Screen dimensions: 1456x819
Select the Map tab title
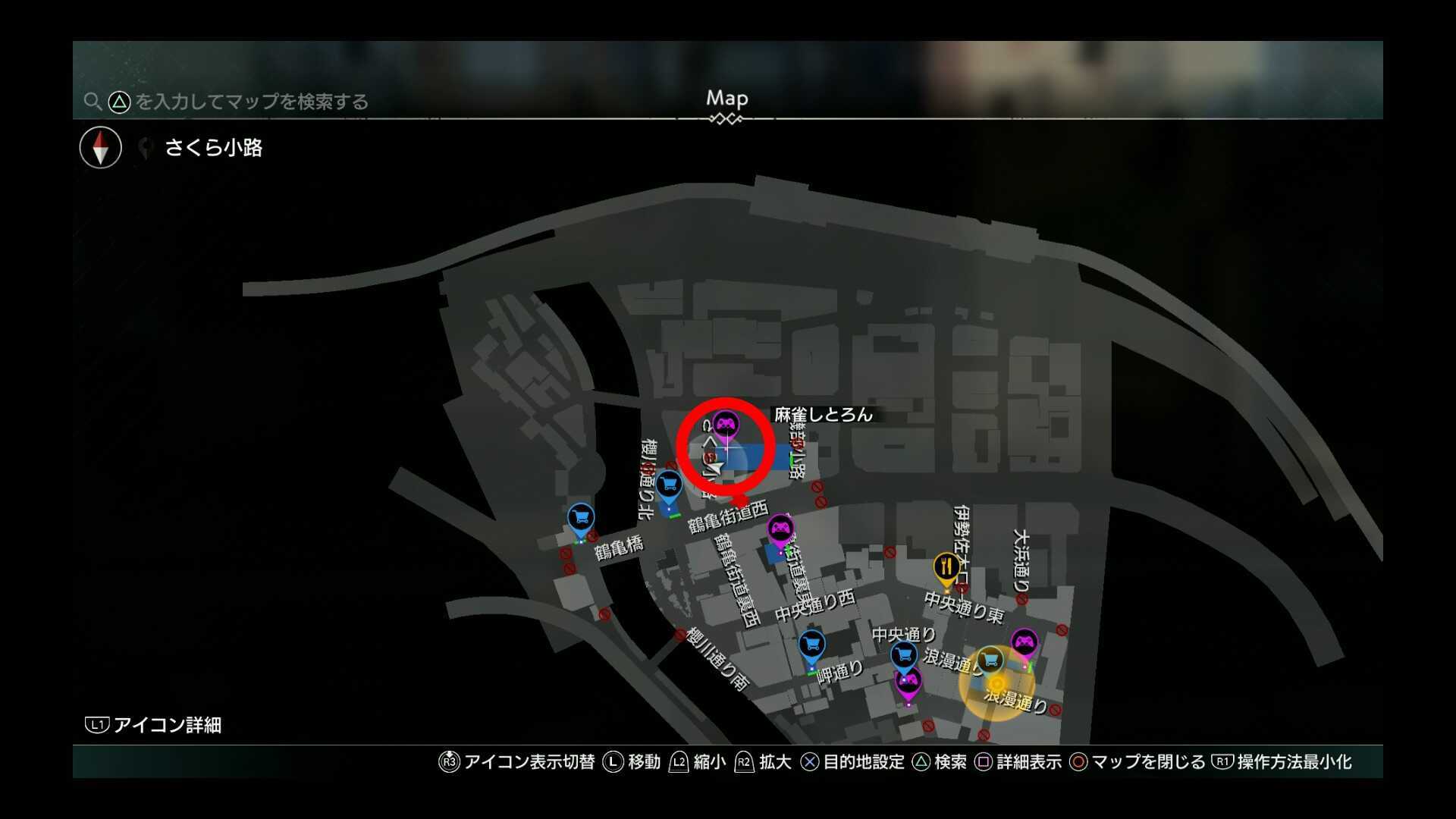pyautogui.click(x=726, y=98)
